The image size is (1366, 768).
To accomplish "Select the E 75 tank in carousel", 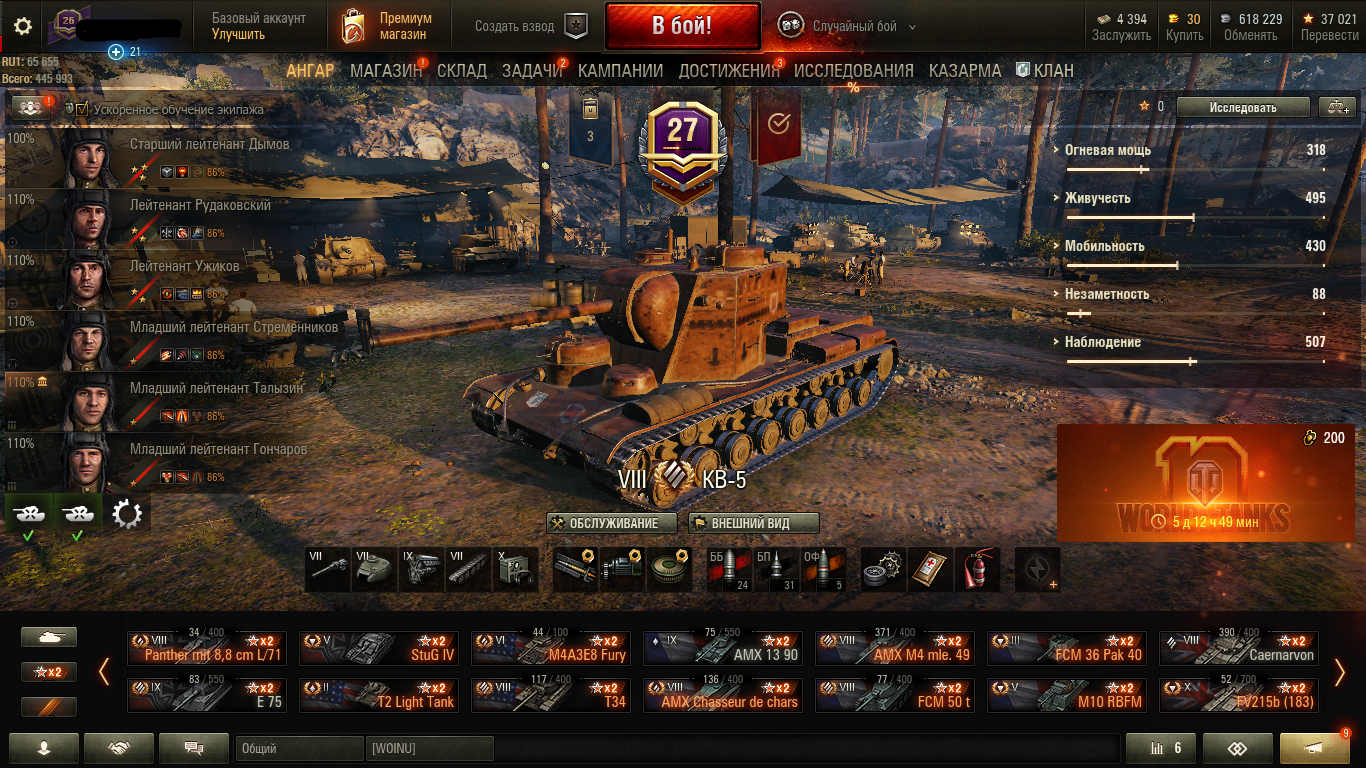I will (207, 694).
